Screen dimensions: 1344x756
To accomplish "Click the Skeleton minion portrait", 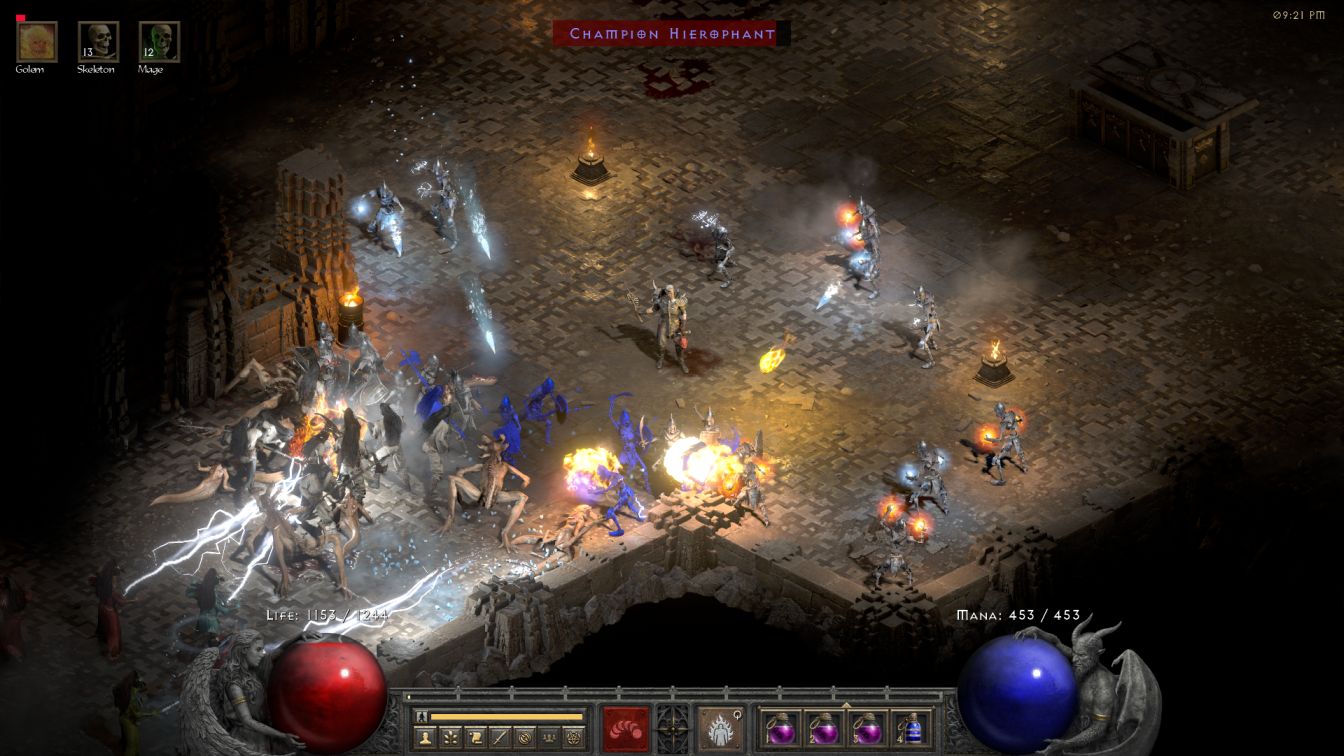I will [x=98, y=41].
